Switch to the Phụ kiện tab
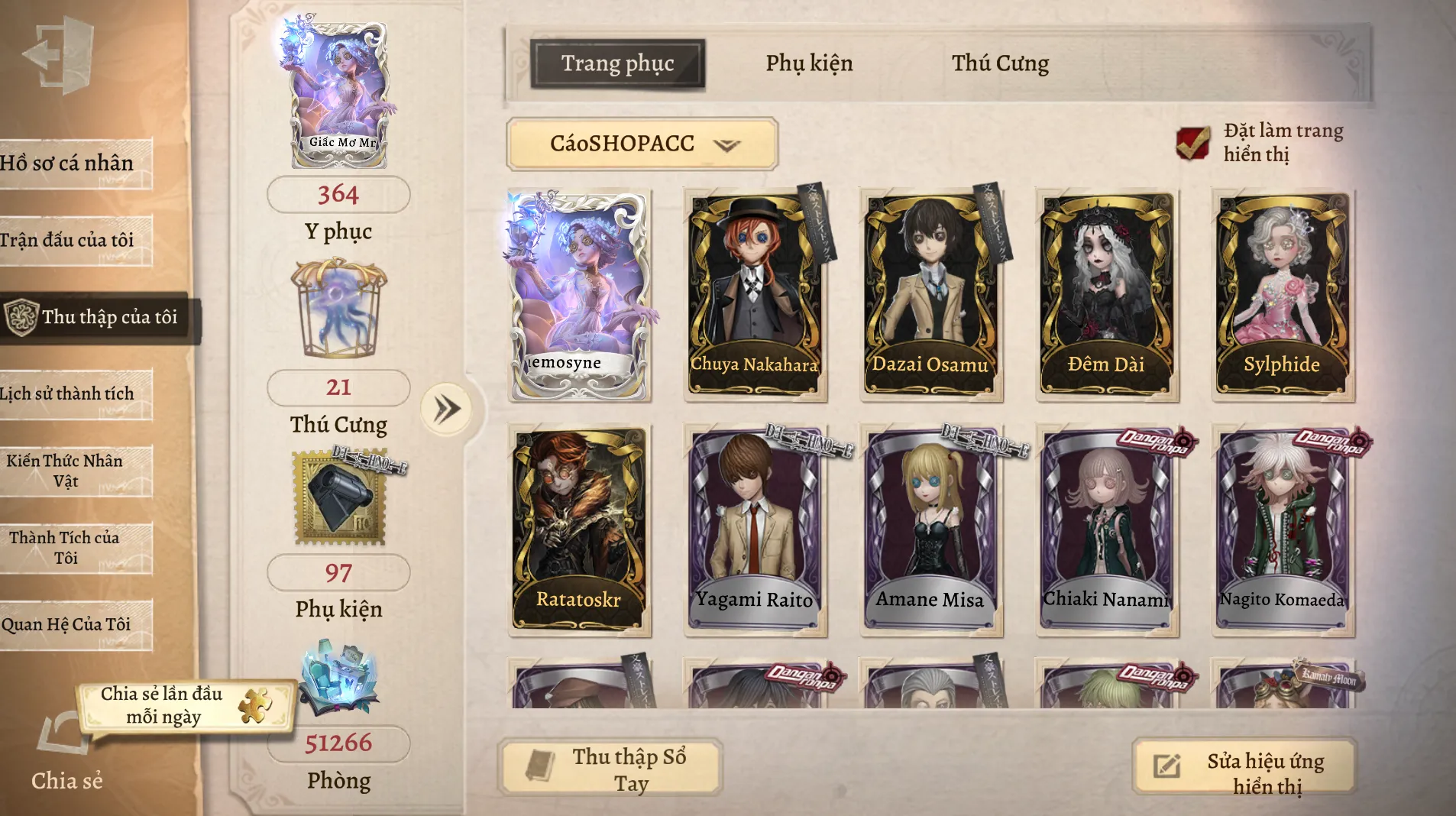The width and height of the screenshot is (1456, 816). 809,63
